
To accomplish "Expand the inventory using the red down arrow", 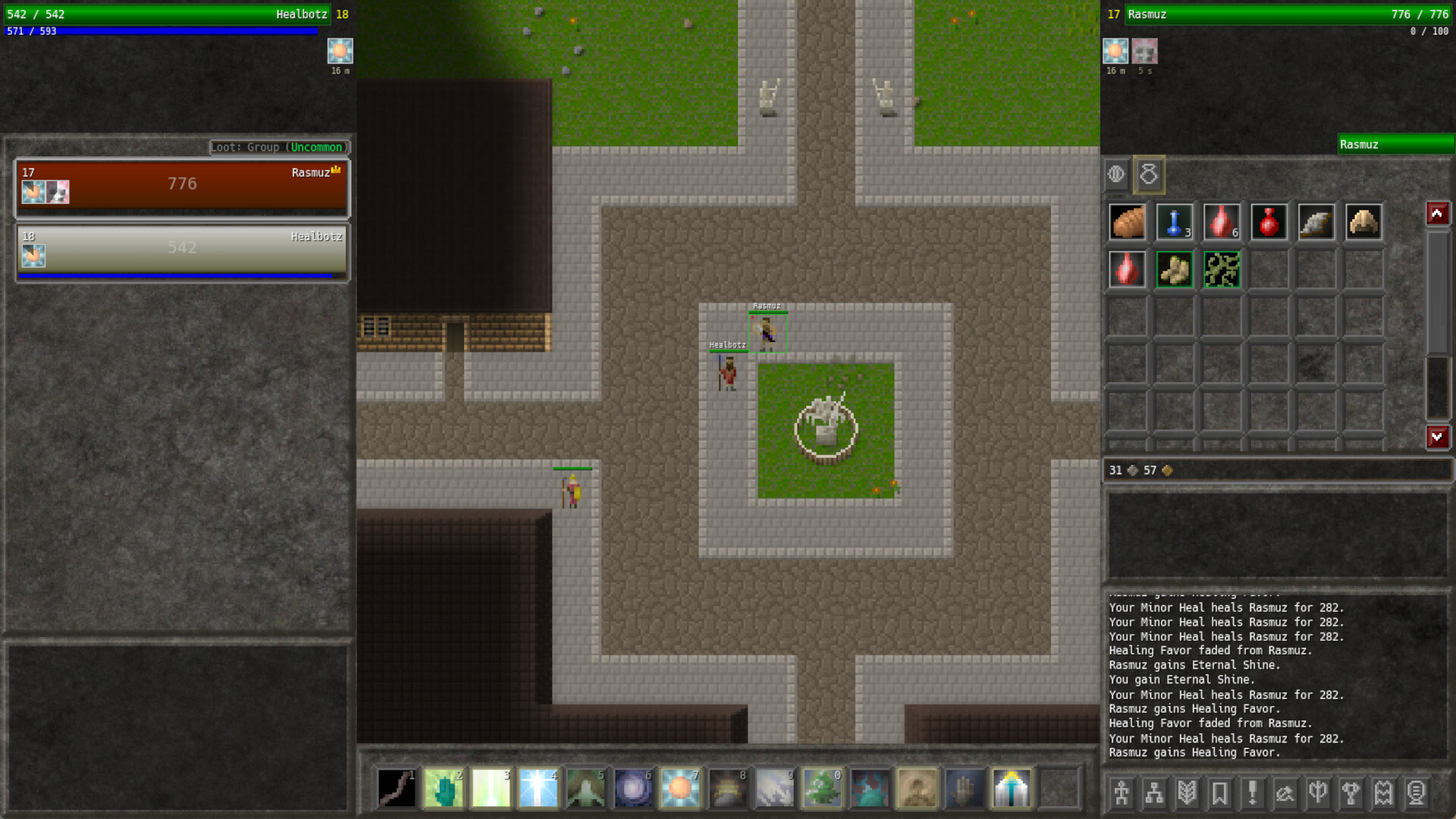I will coord(1438,437).
